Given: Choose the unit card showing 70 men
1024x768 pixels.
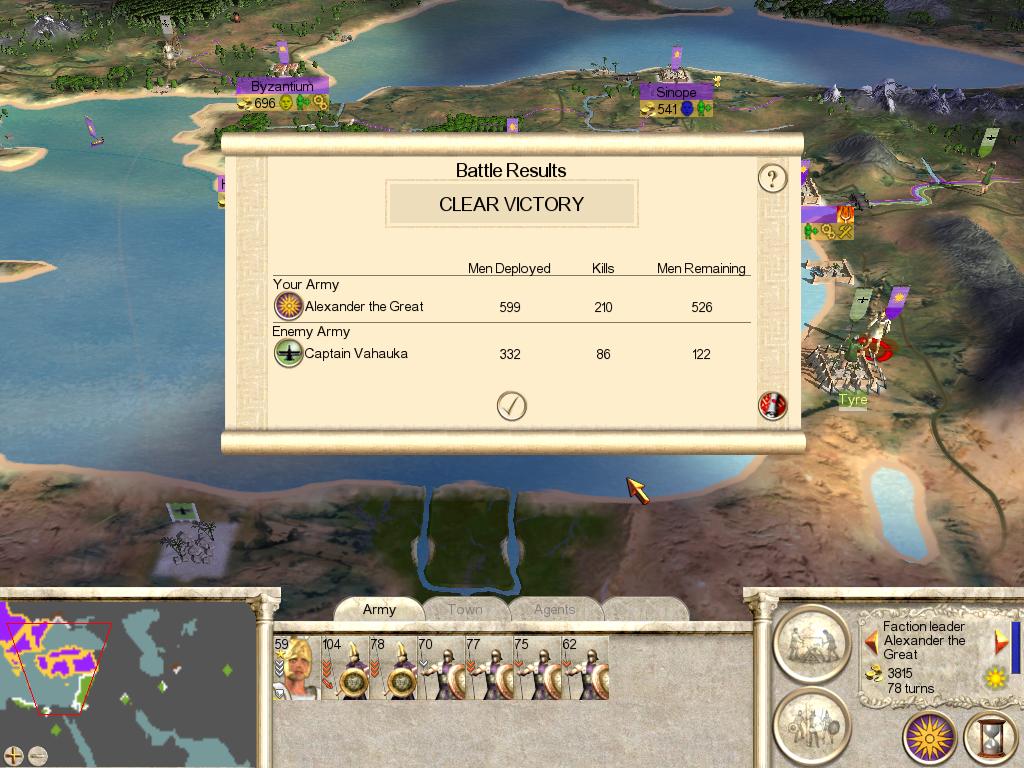Looking at the screenshot, I should (x=440, y=667).
